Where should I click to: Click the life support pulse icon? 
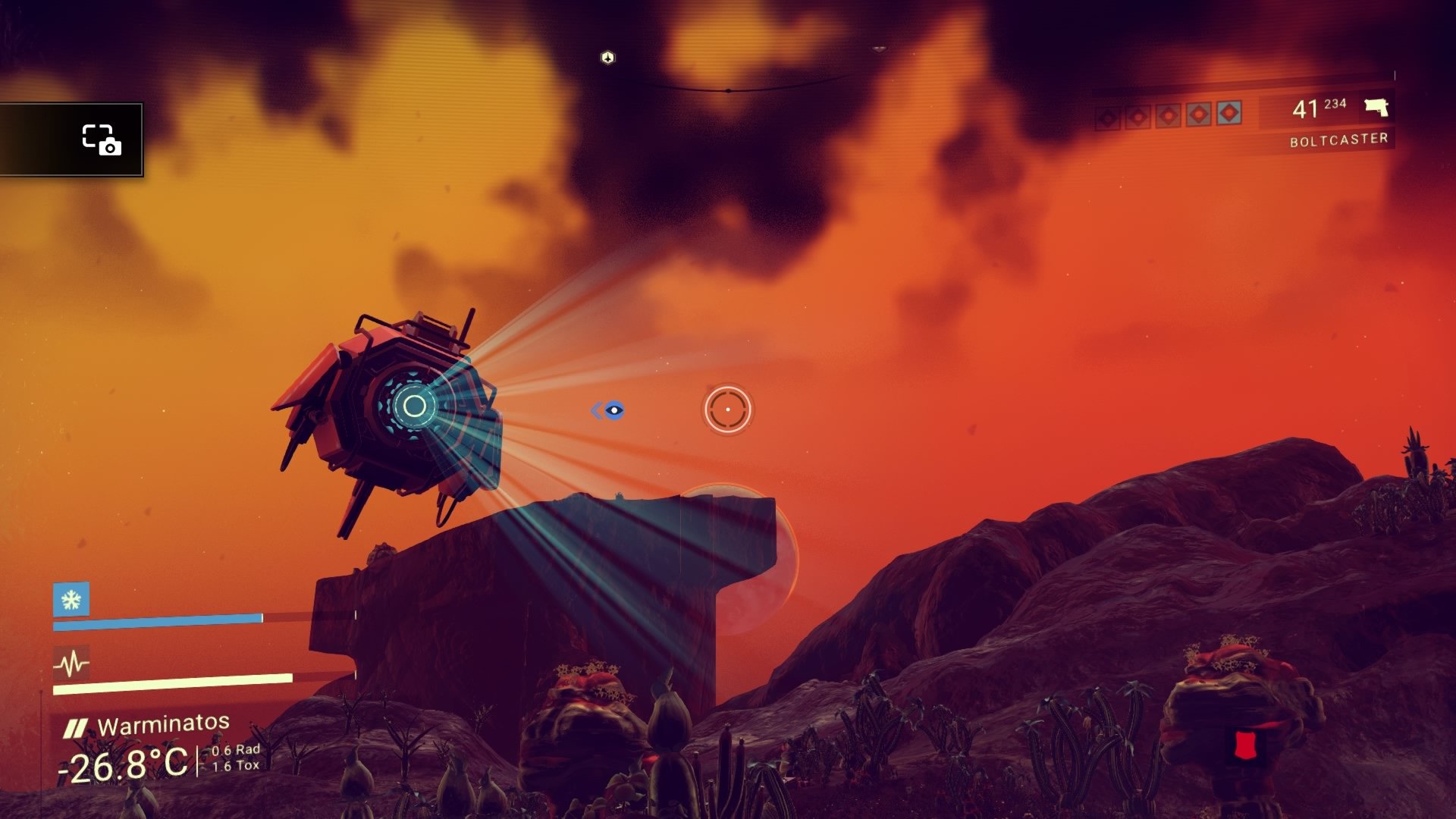[71, 664]
